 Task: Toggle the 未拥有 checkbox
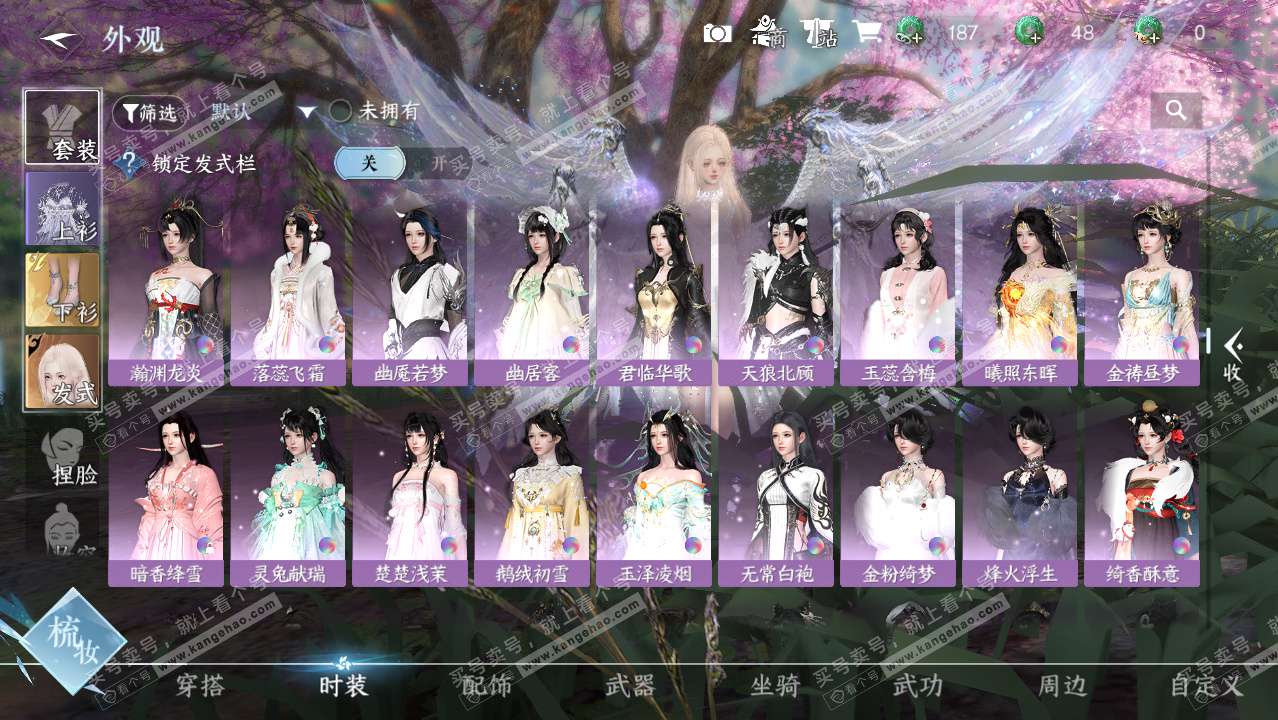[341, 112]
